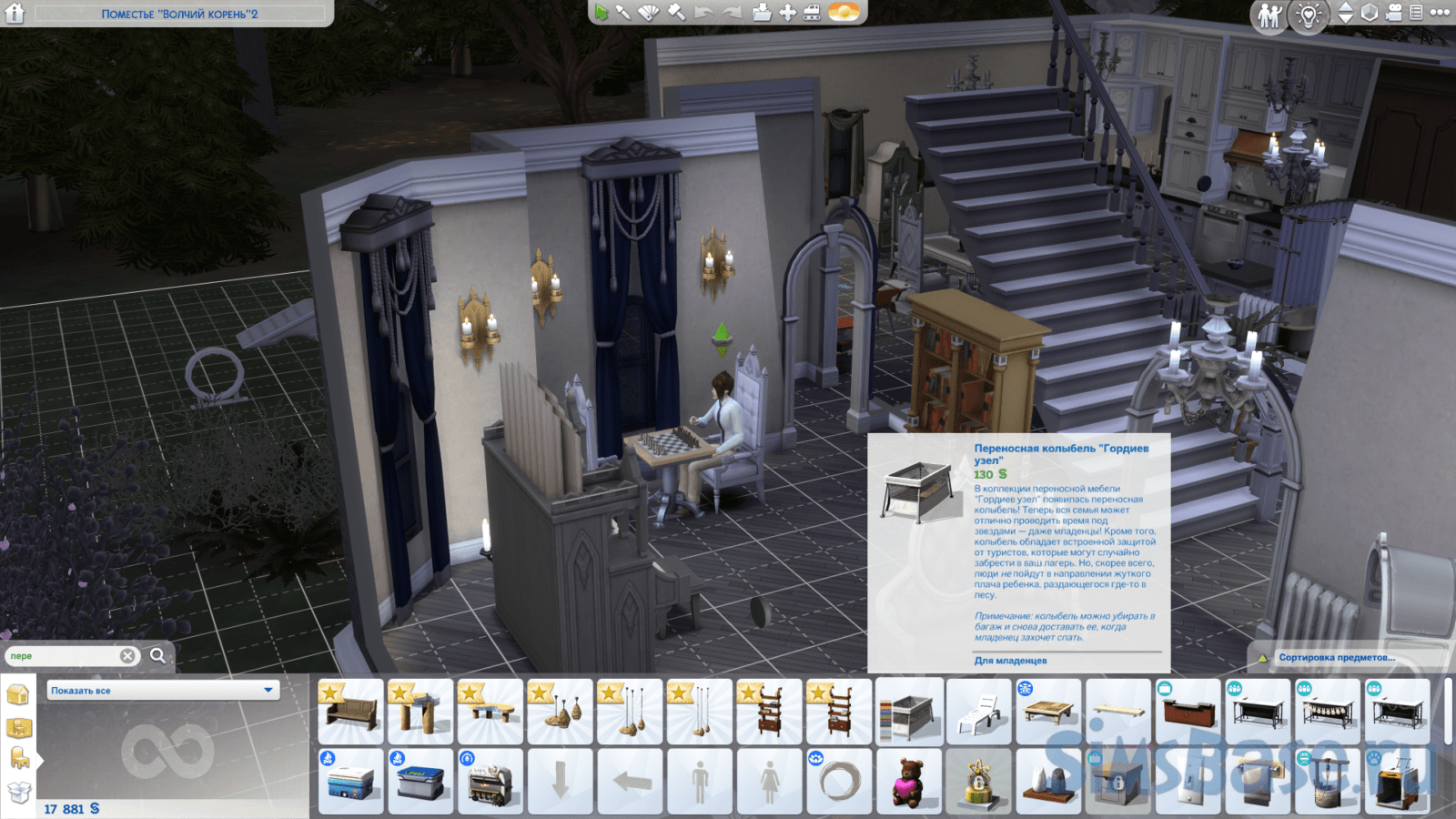The height and width of the screenshot is (819, 1456).
Task: Click the bulldozer tool icon
Action: [x=812, y=12]
